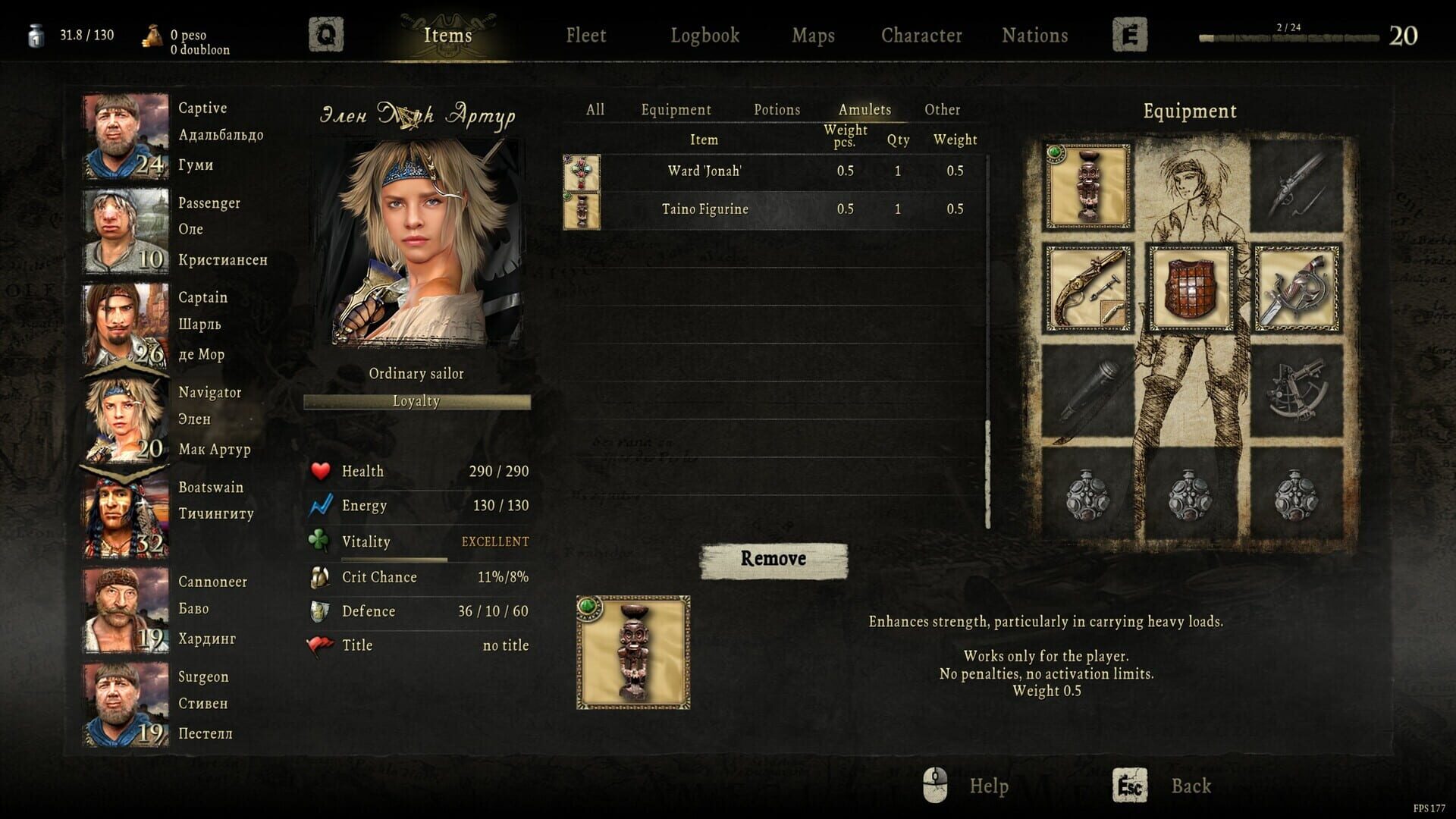Click the Remove button
Viewport: 1456px width, 819px height.
point(773,559)
